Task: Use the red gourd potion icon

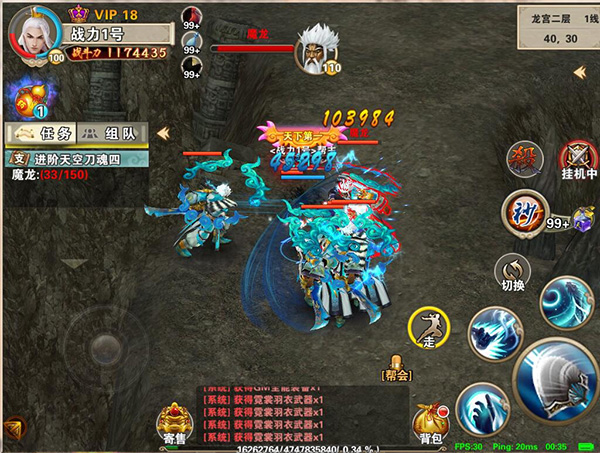Action: coord(26,98)
